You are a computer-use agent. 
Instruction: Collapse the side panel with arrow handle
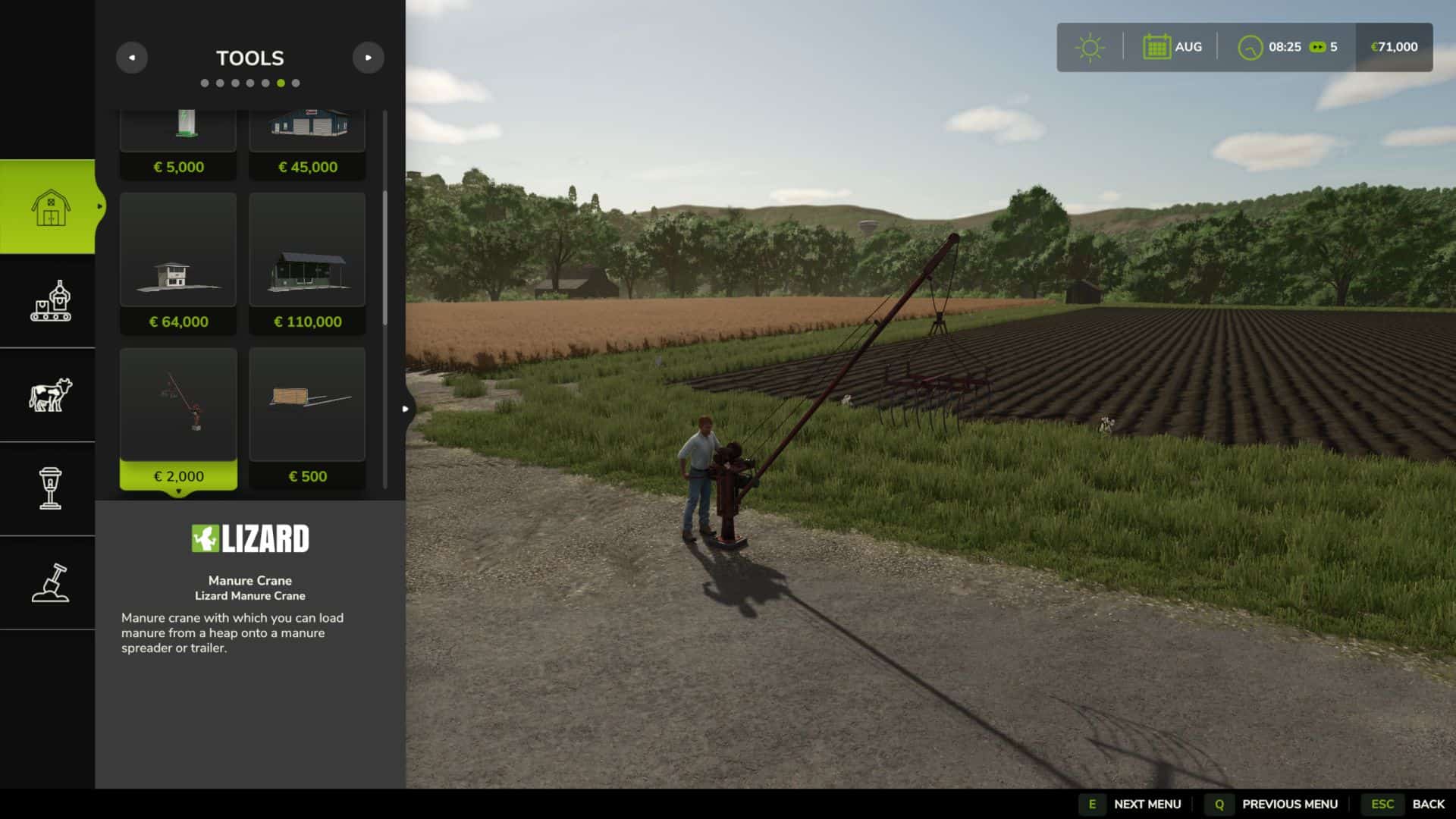pyautogui.click(x=406, y=409)
